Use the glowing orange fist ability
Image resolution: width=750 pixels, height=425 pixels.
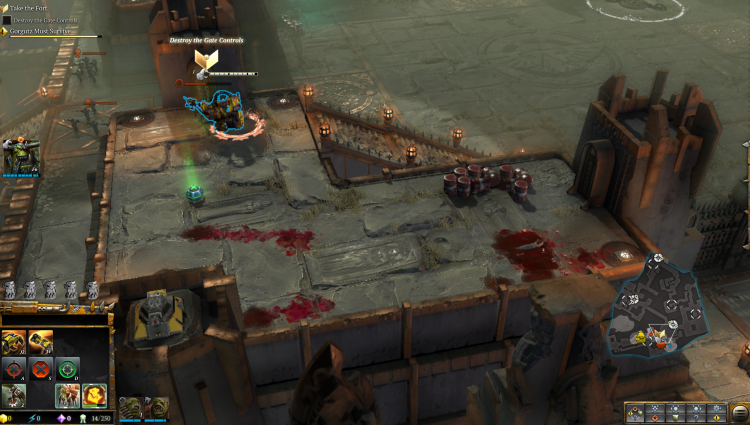point(94,394)
